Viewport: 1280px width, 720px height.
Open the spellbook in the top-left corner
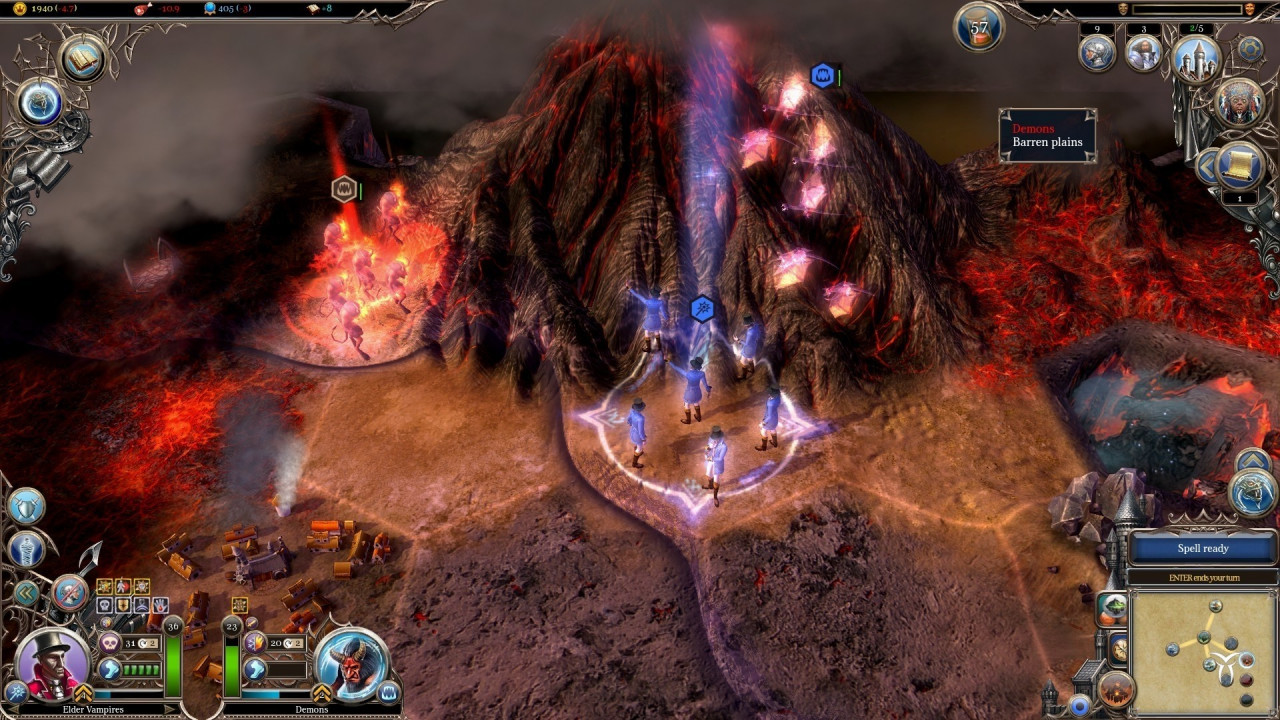(83, 59)
